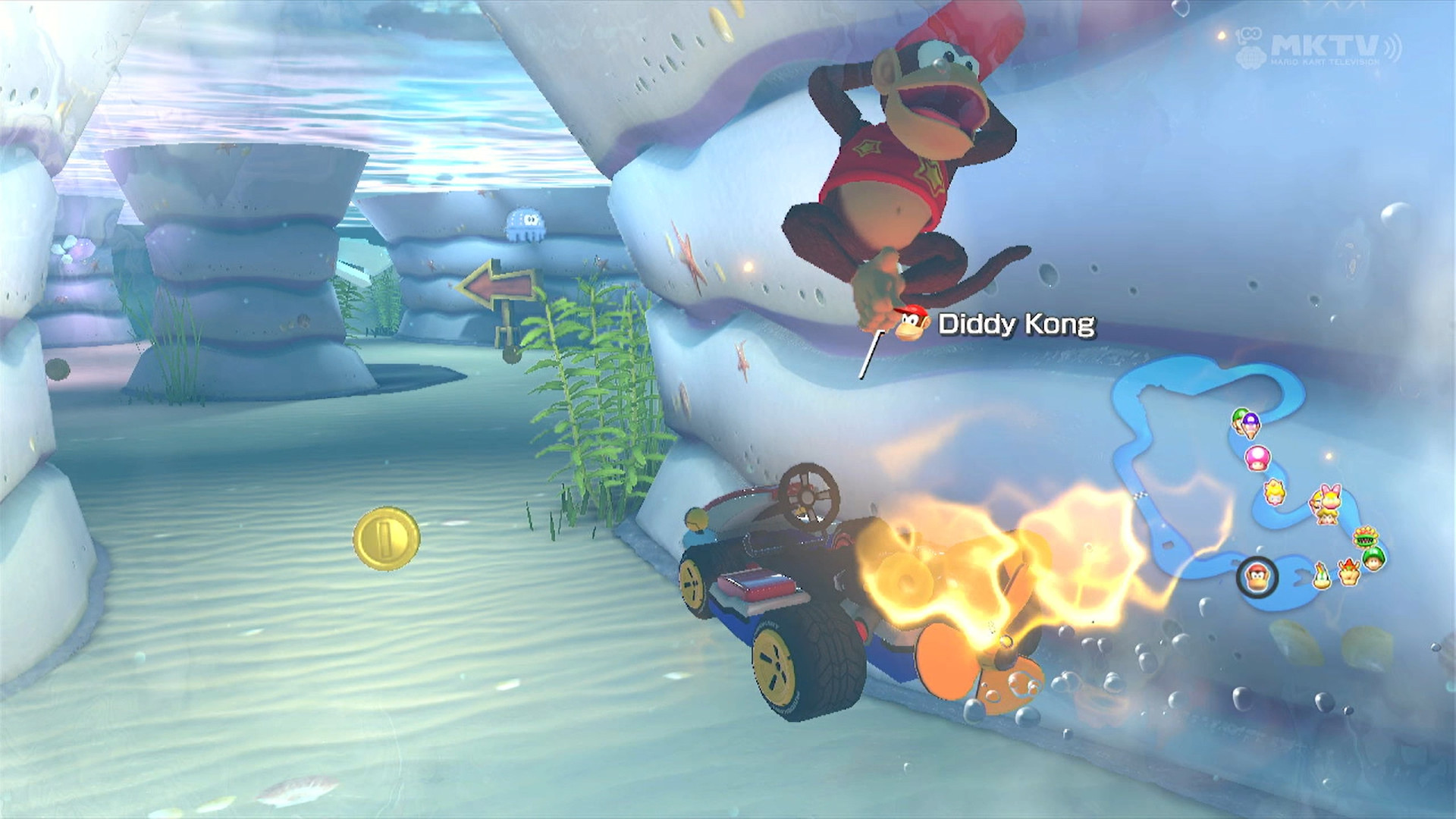
Task: Select Wendy's bow icon on the minimap
Action: tap(1329, 496)
